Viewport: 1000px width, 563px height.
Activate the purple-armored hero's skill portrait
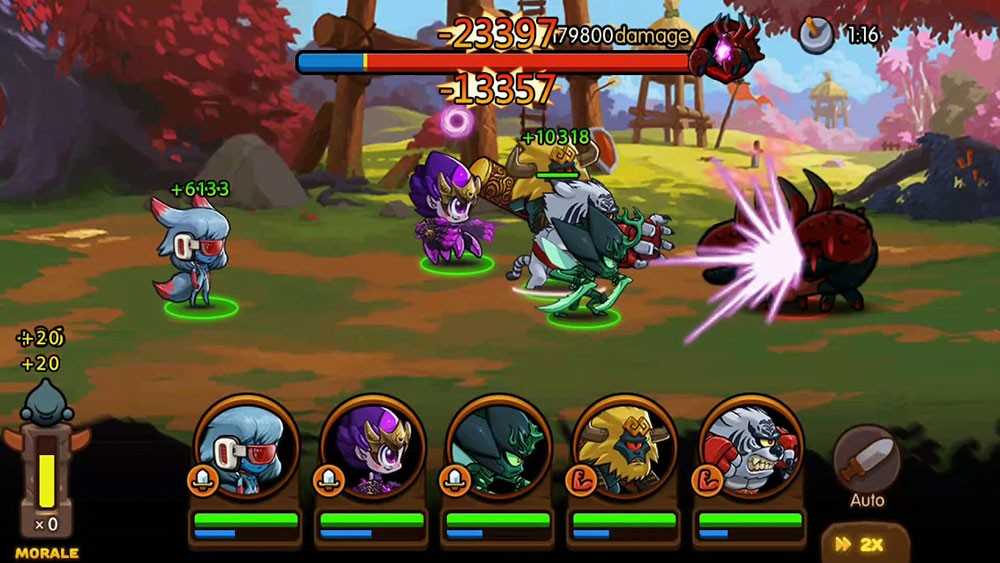[373, 448]
